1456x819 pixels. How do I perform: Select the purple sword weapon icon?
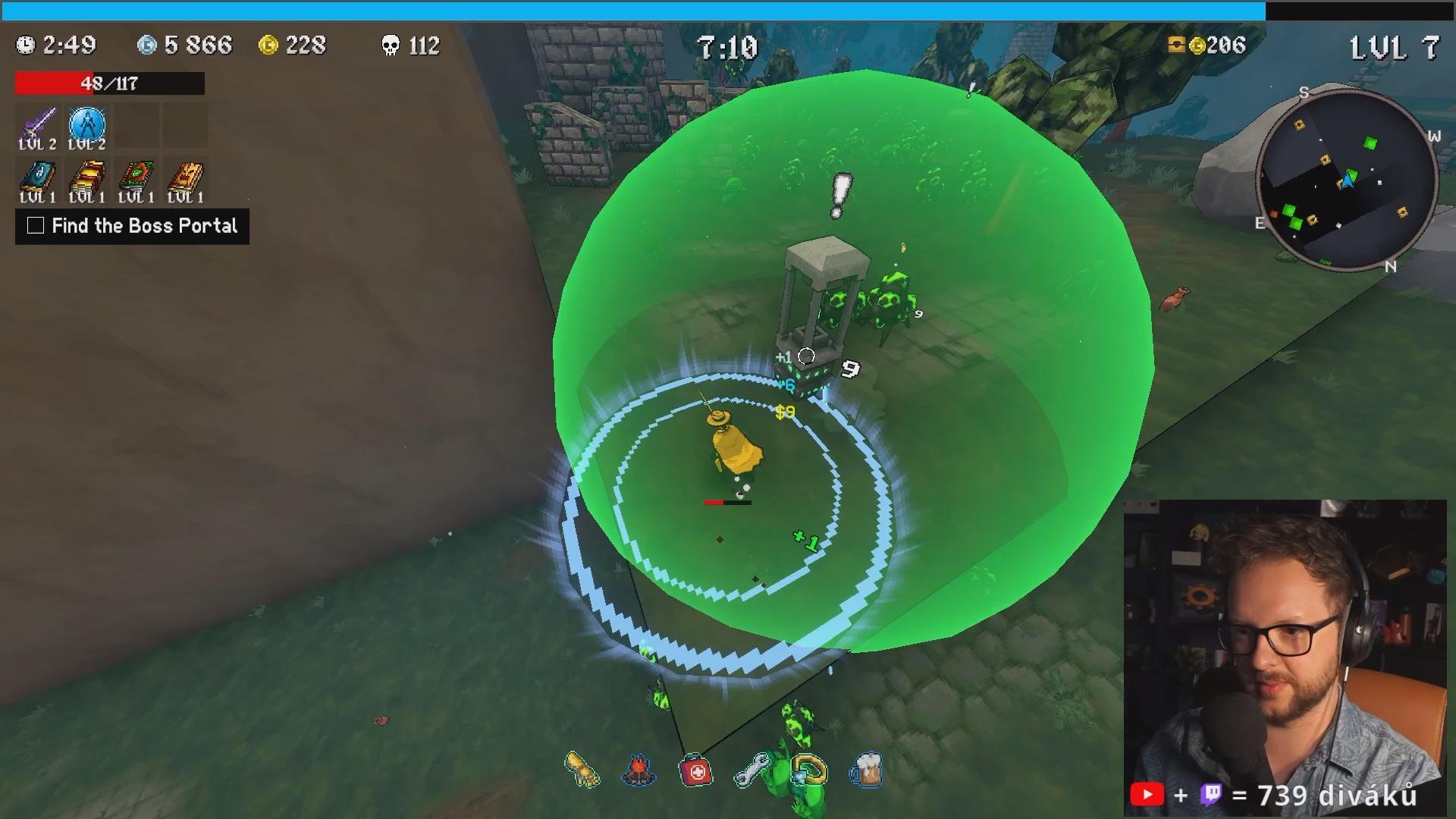[38, 123]
